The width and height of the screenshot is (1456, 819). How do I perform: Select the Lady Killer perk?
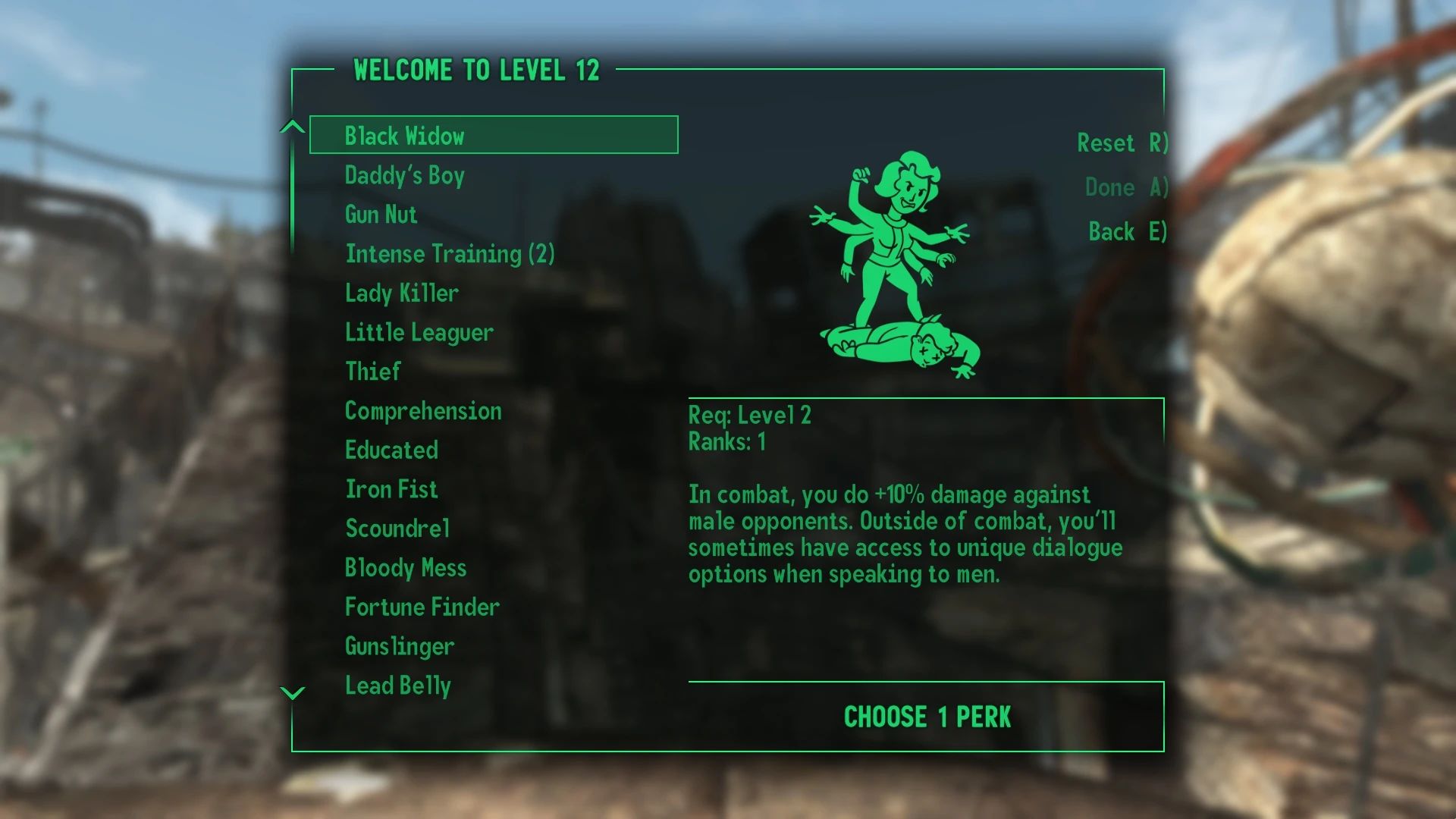tap(400, 293)
